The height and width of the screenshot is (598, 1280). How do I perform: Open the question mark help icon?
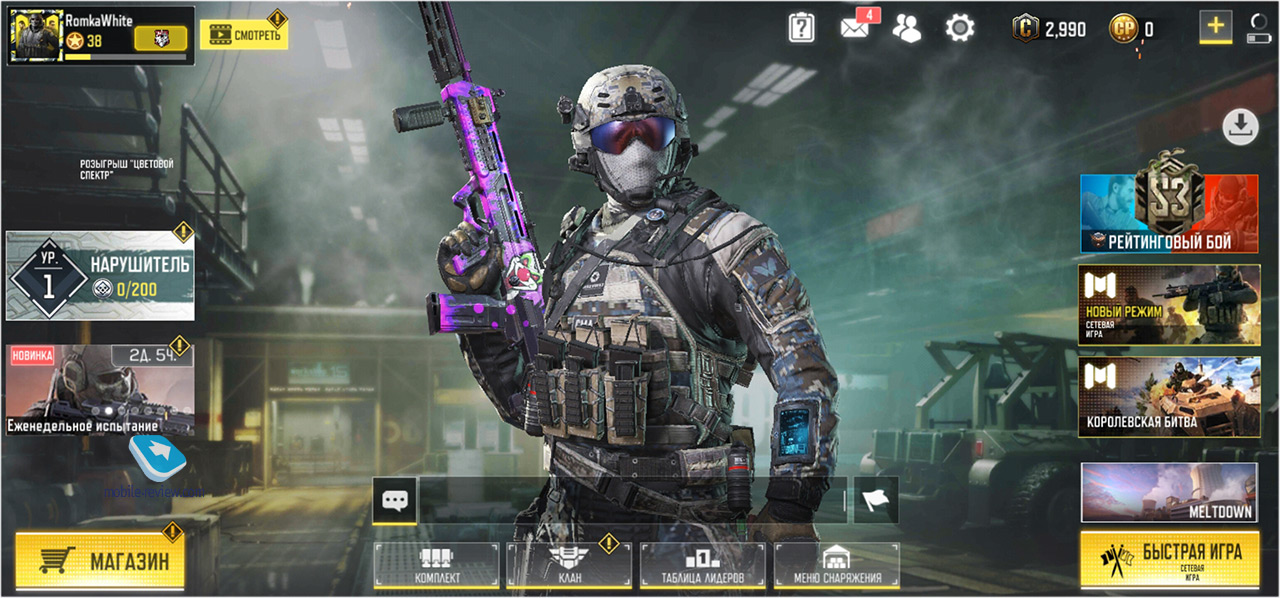click(x=801, y=28)
